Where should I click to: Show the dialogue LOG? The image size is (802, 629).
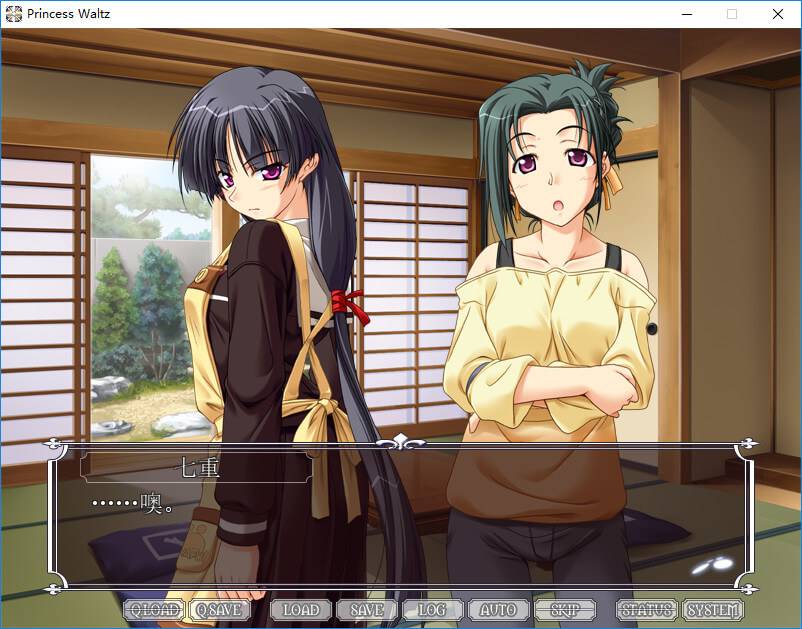pyautogui.click(x=432, y=609)
